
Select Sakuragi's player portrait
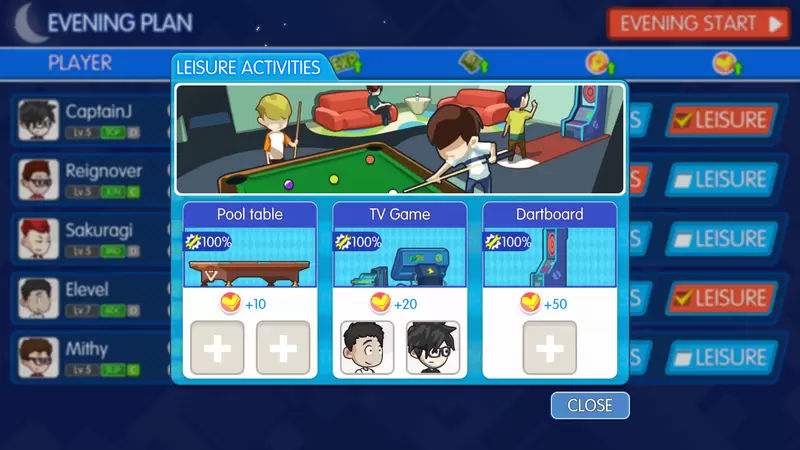click(38, 239)
